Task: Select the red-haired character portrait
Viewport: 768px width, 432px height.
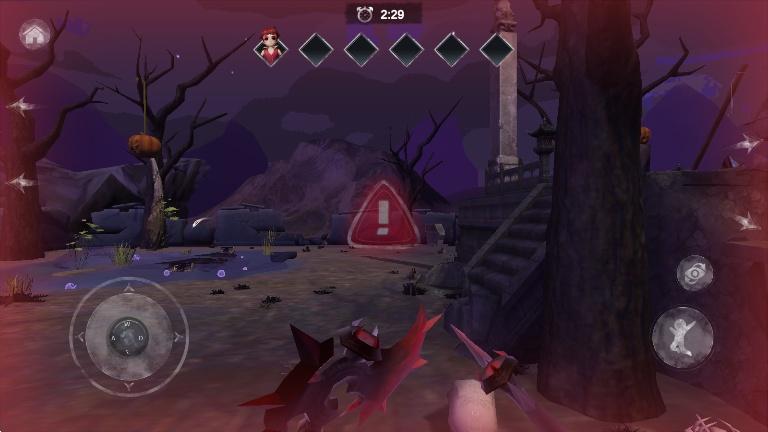Action: click(270, 48)
